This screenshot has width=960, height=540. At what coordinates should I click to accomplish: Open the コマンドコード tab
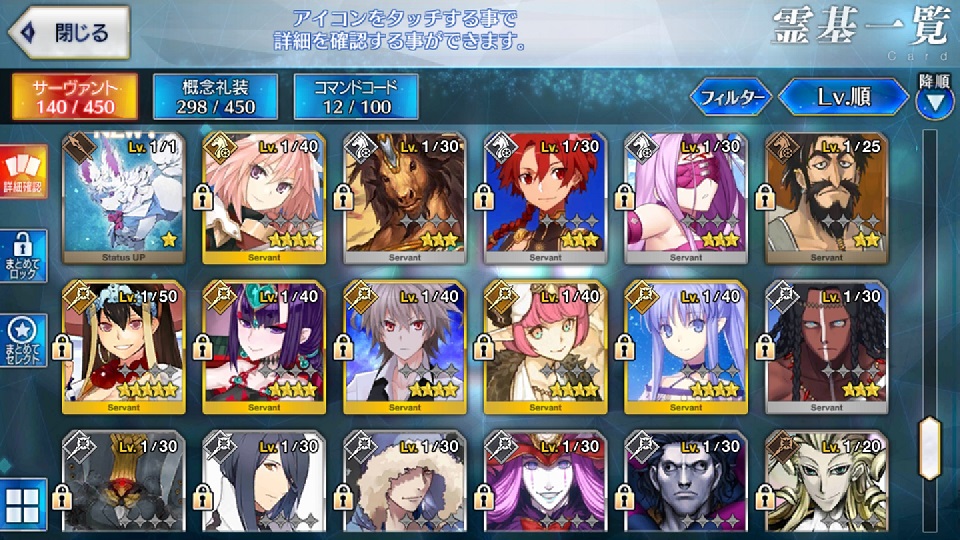coord(357,95)
